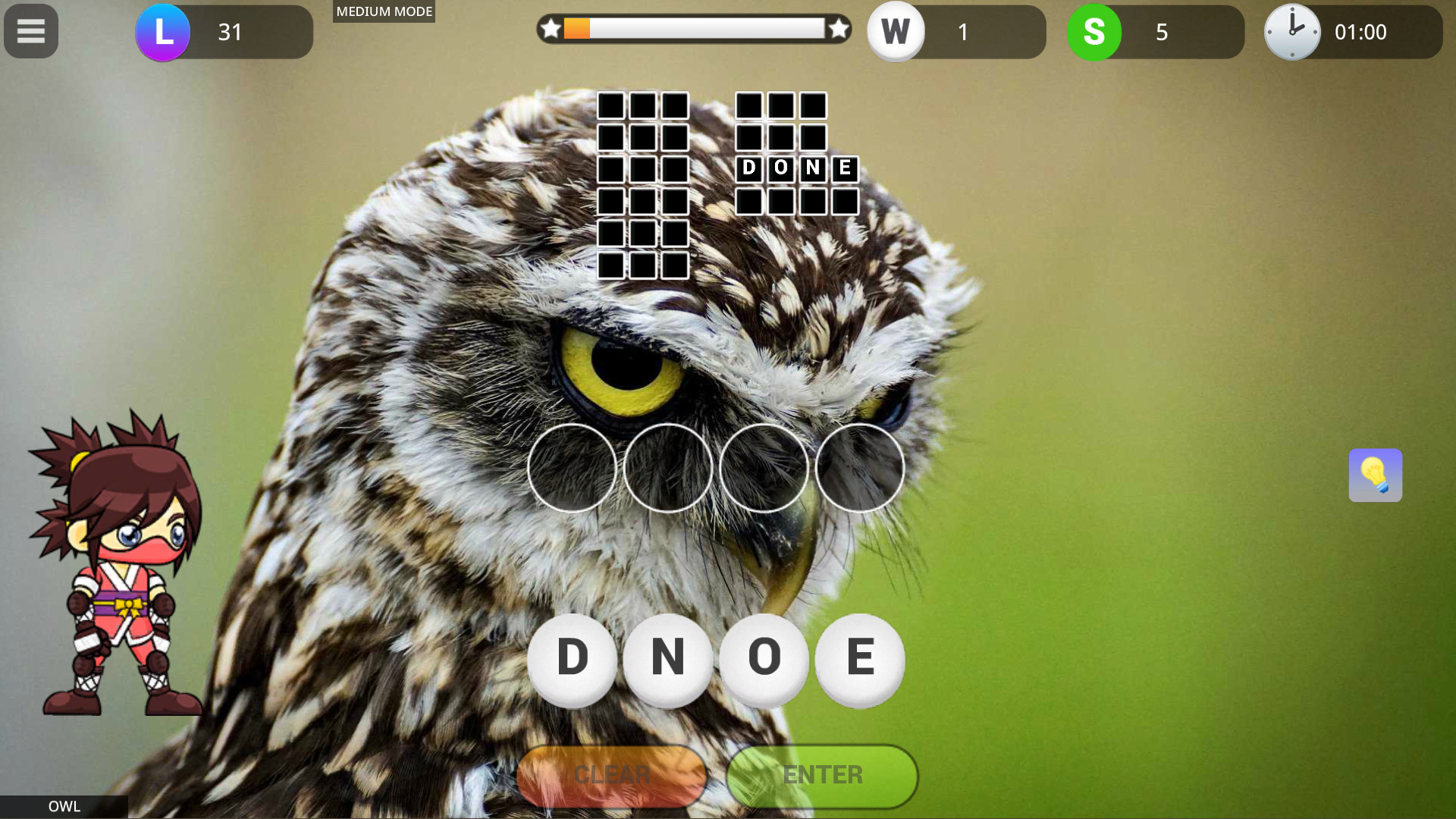Screen dimensions: 1456x819
Task: Open the hint lightbulb
Action: [x=1375, y=475]
